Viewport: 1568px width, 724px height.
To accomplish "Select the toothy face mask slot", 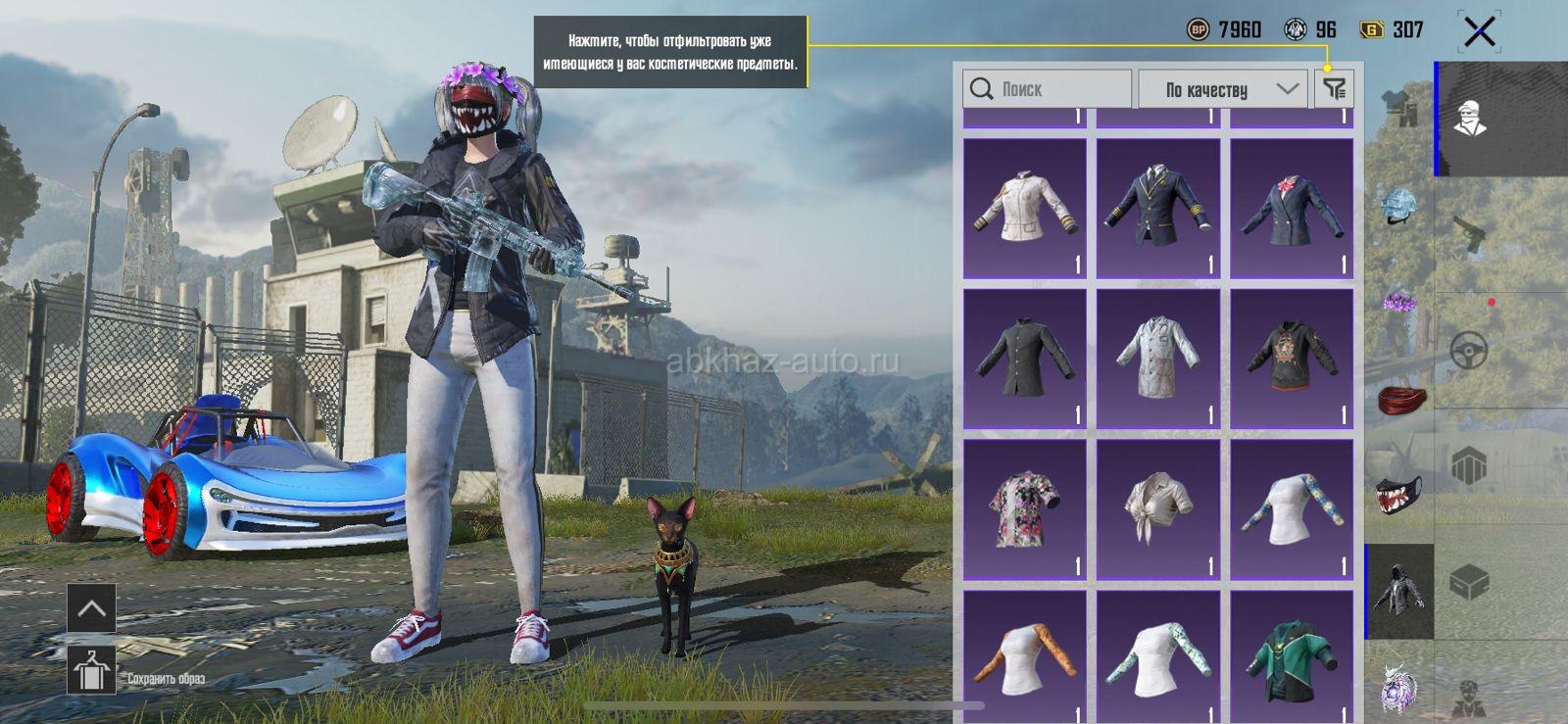I will click(x=1398, y=495).
